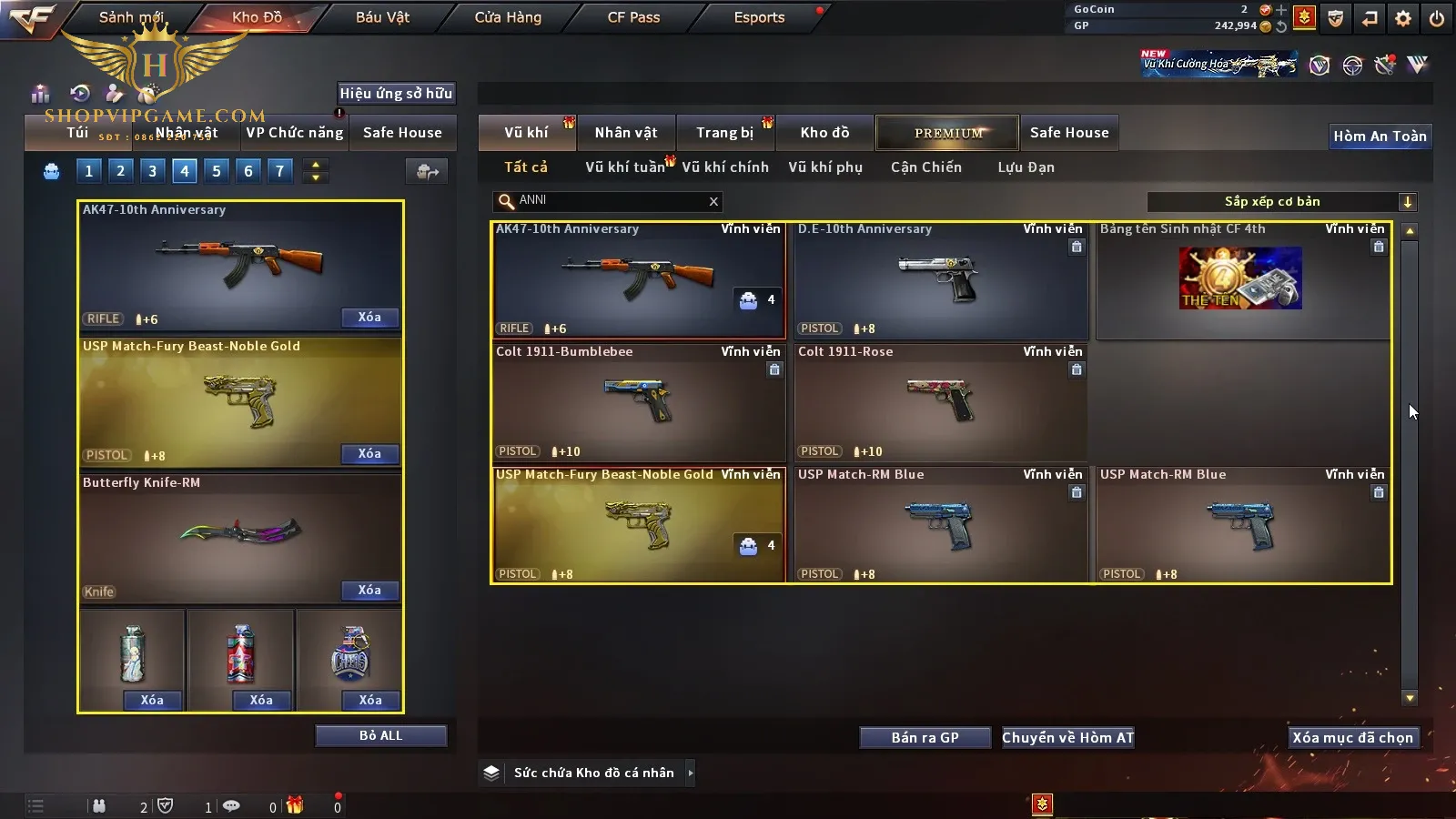Select the D.E-10th Anniversary pistol

[940, 280]
